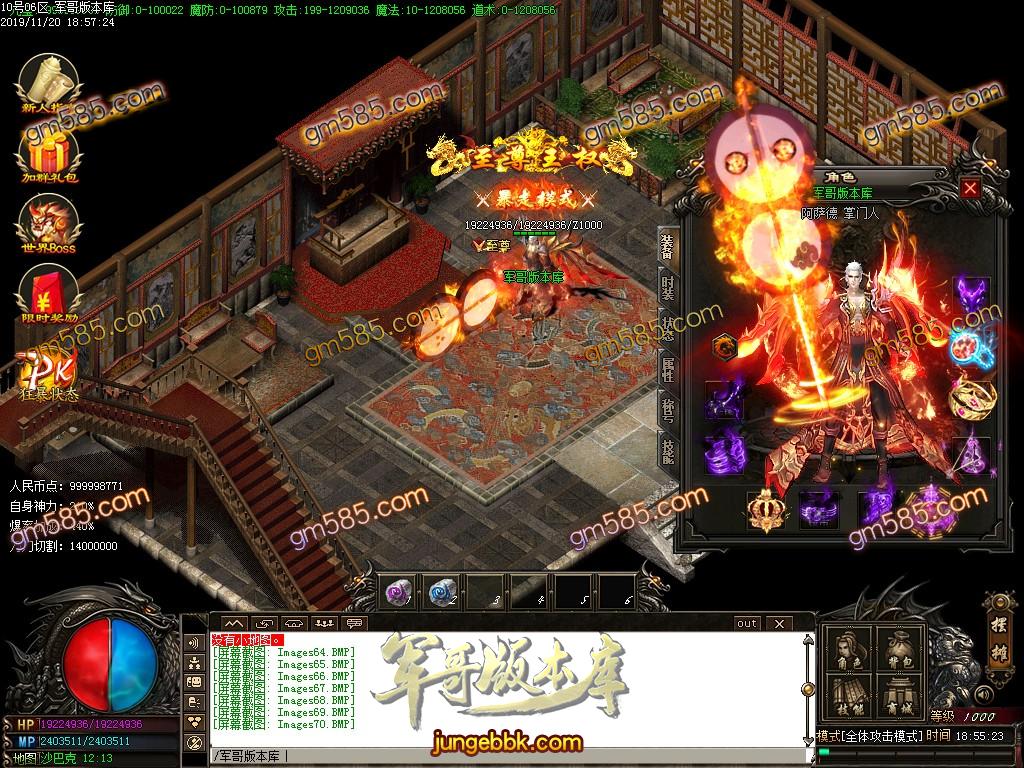
Task: Open the 商城 (shop) button
Action: (899, 697)
